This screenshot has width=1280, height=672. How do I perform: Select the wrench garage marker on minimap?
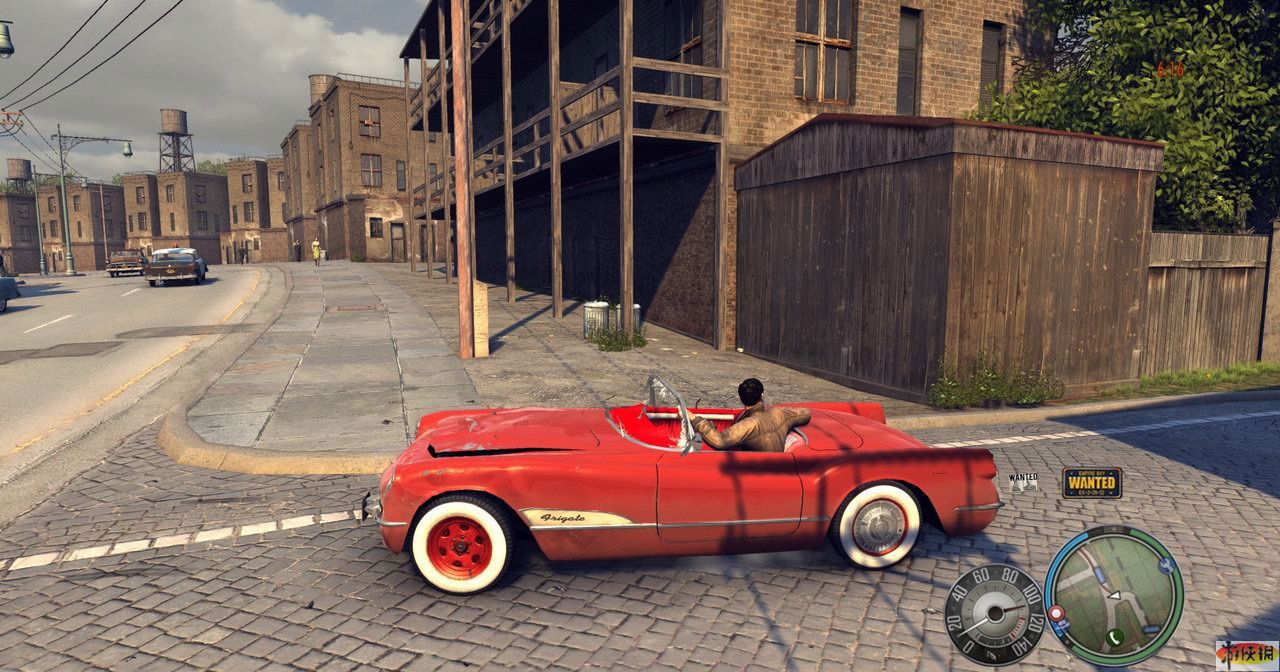(1166, 566)
